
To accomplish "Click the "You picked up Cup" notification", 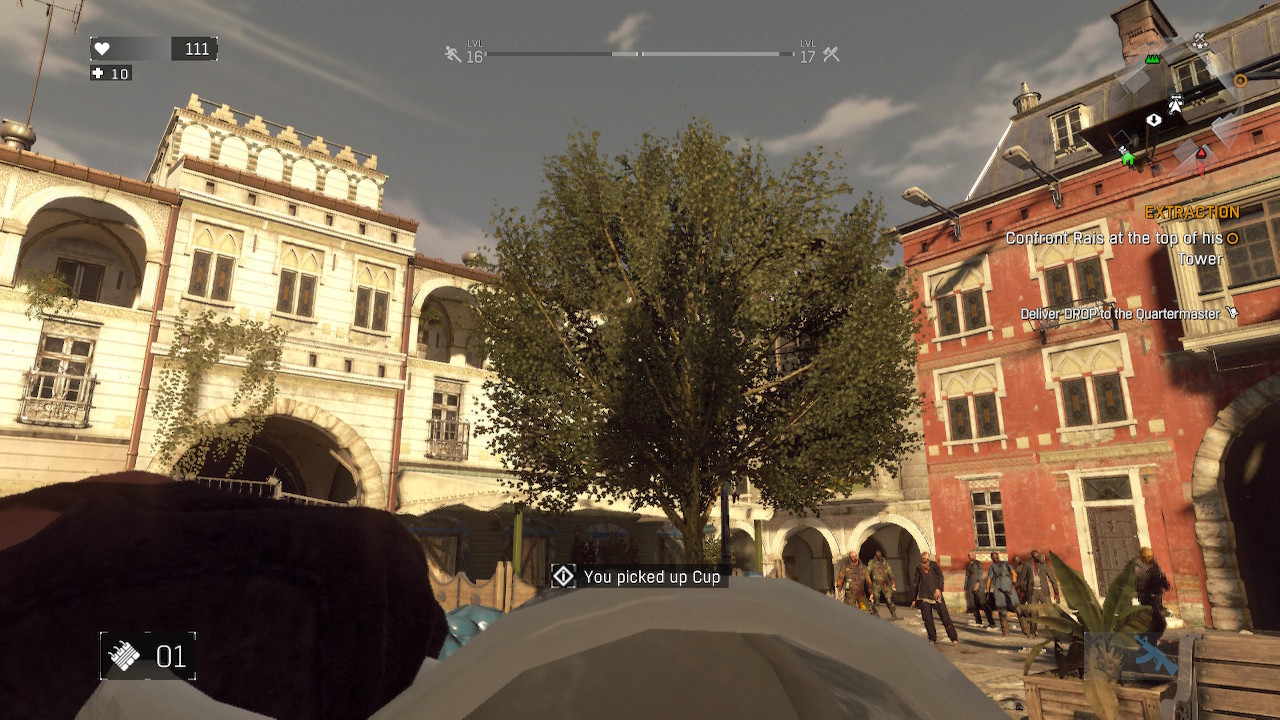I will (639, 577).
